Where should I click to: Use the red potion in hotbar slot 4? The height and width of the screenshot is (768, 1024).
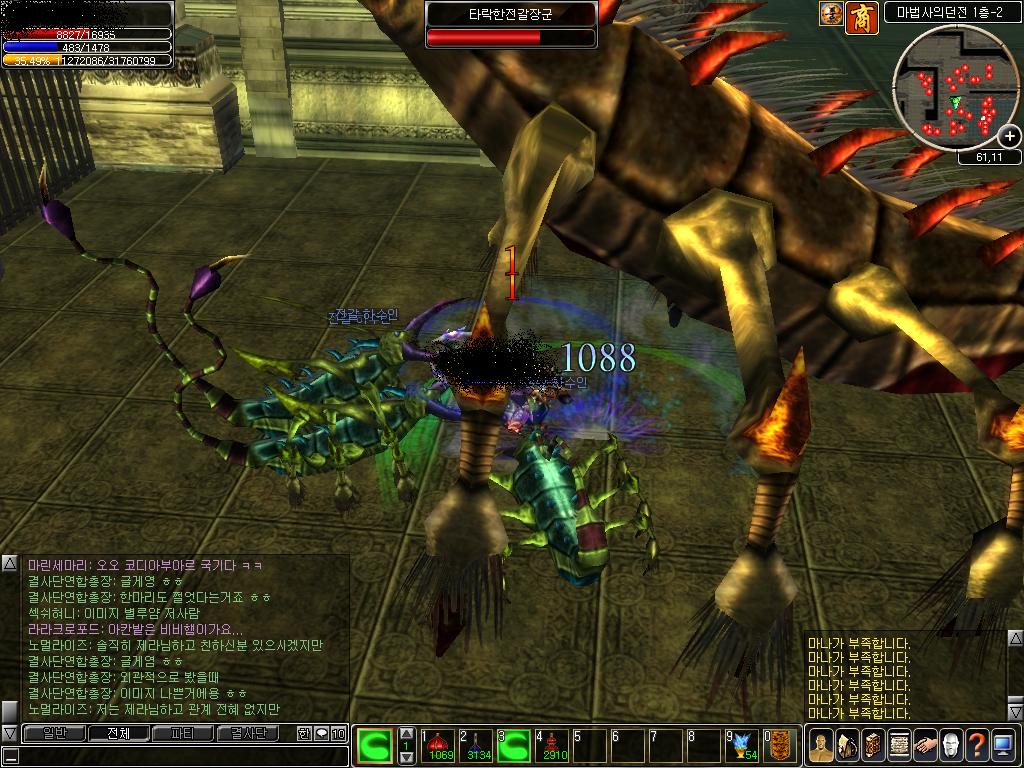click(554, 745)
